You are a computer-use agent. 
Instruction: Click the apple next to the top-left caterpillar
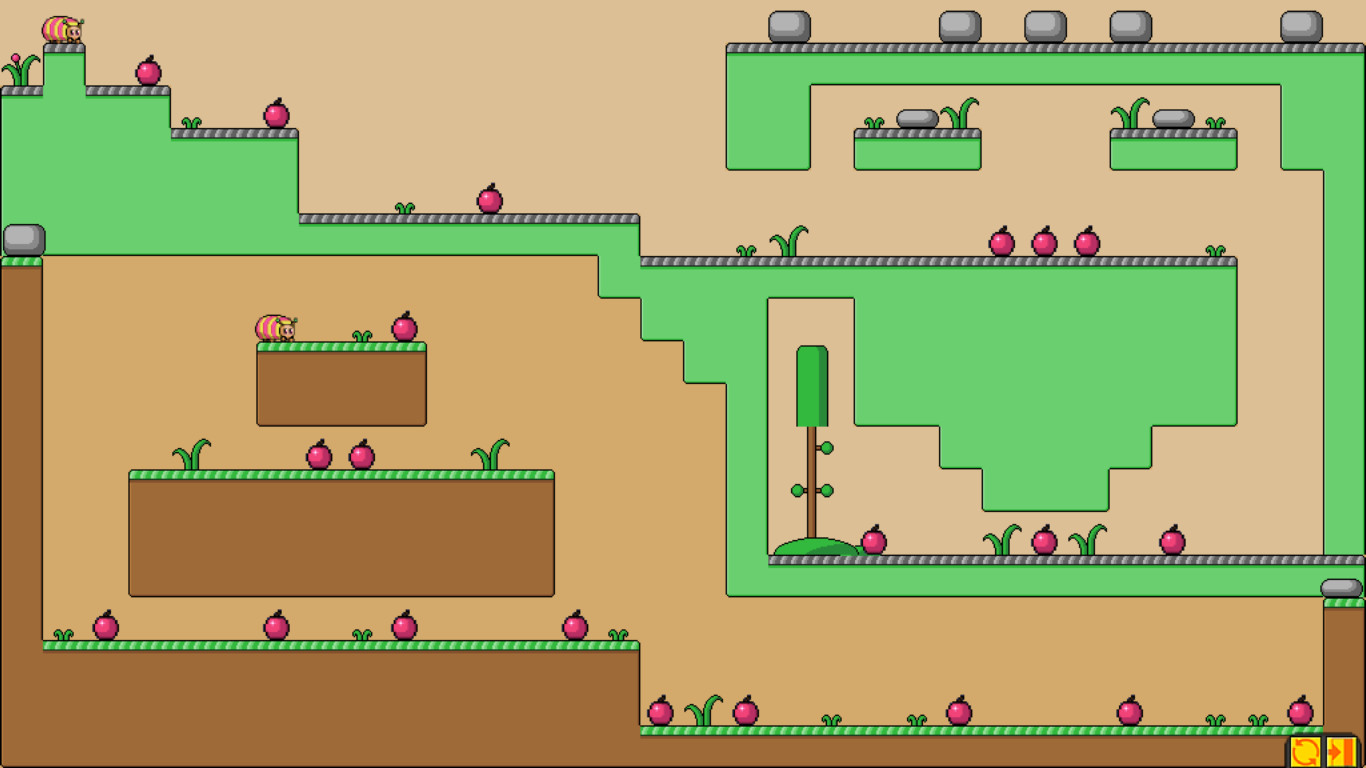(x=148, y=71)
